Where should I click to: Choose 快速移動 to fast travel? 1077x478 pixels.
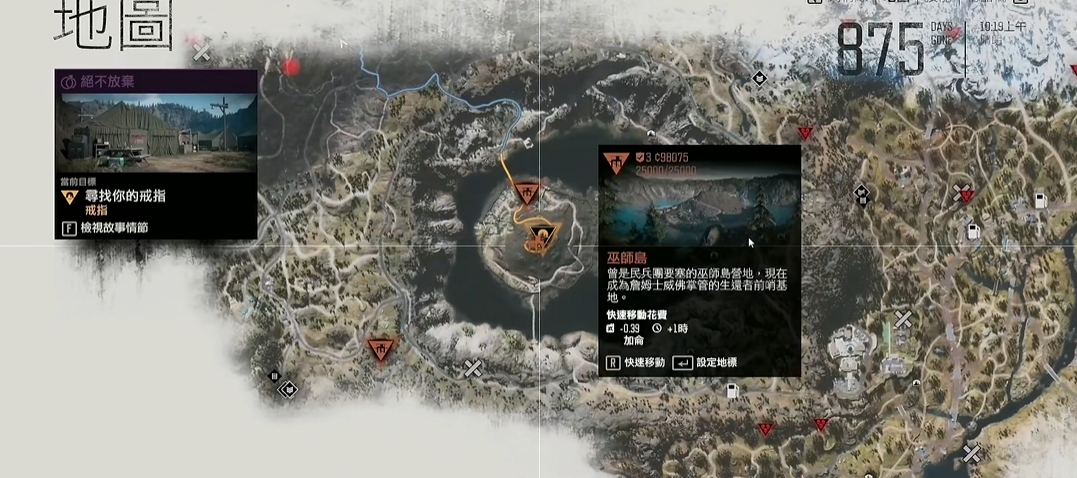pos(636,362)
